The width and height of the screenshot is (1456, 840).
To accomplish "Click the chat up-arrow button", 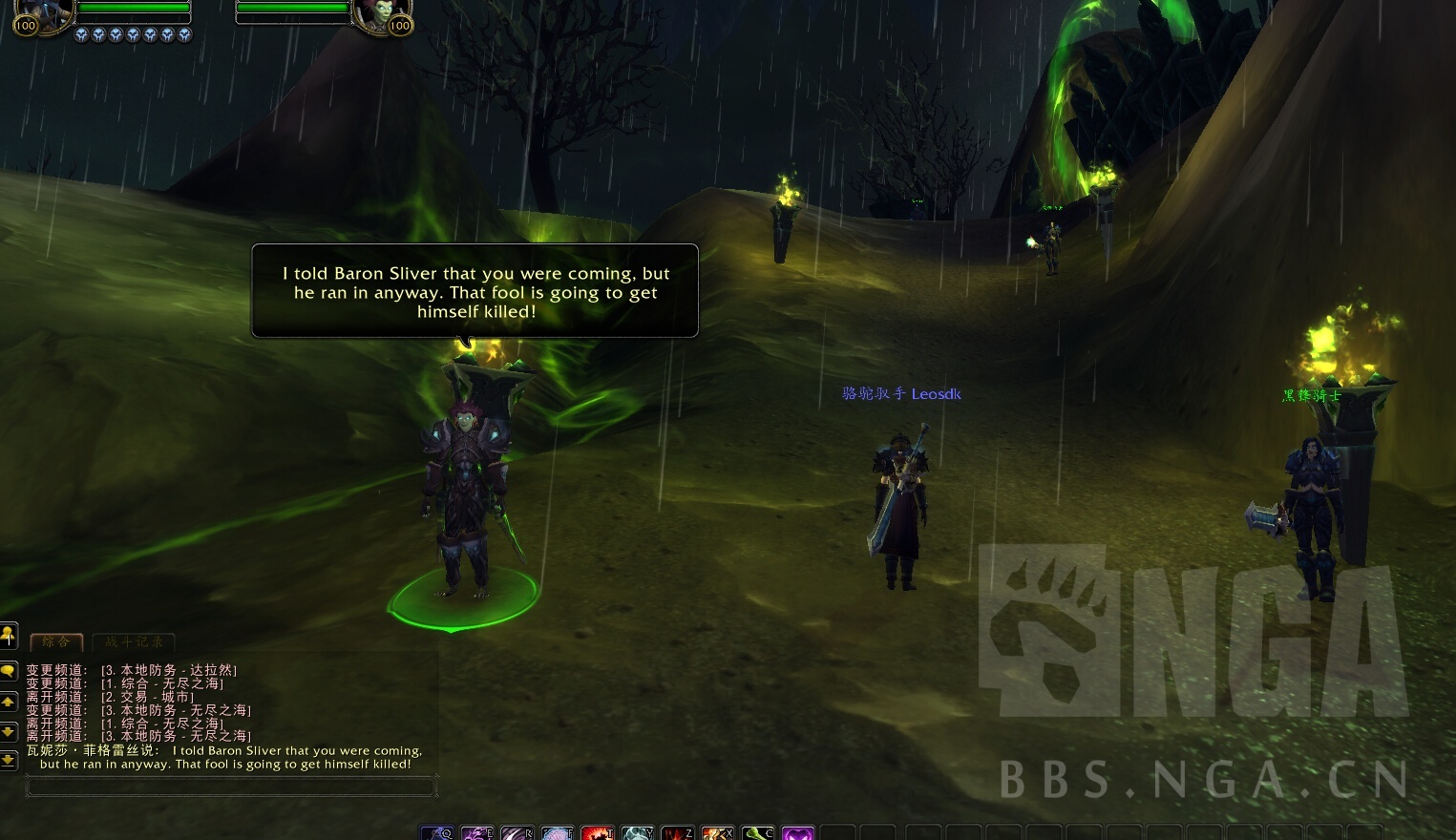I will 8,703.
